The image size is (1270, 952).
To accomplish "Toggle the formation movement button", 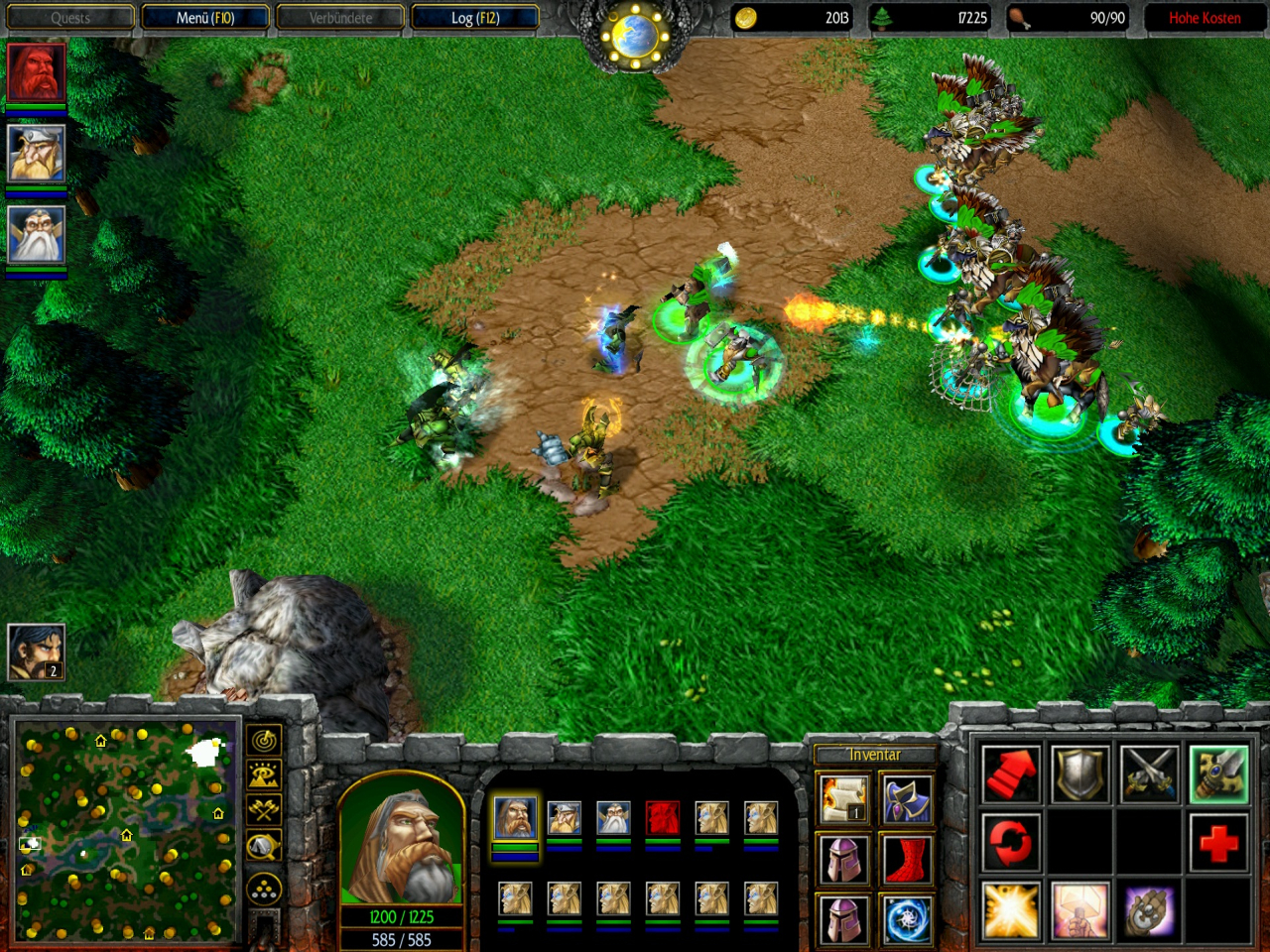I will (x=264, y=890).
